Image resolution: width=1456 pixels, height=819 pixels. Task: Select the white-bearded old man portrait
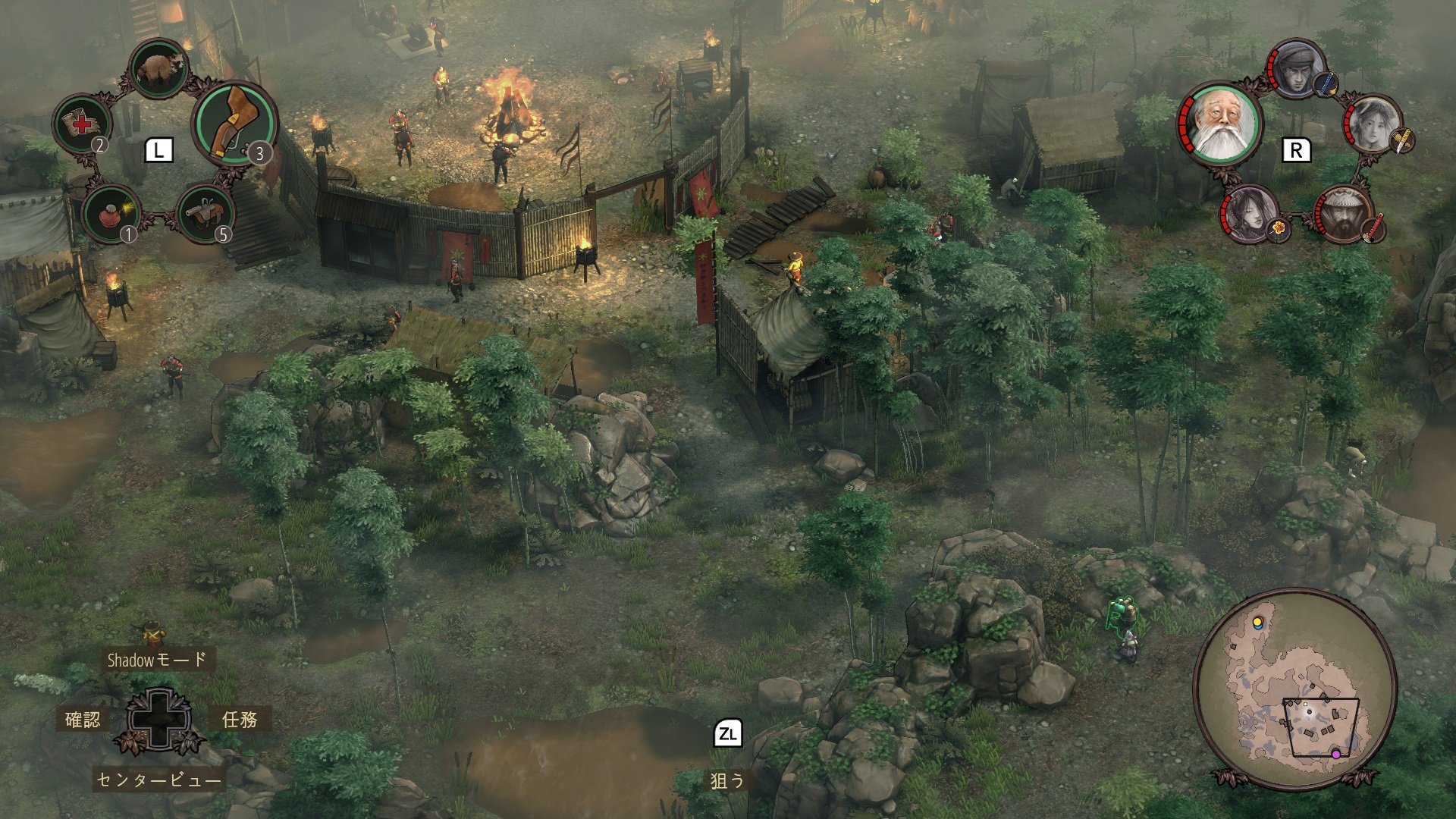point(1220,123)
